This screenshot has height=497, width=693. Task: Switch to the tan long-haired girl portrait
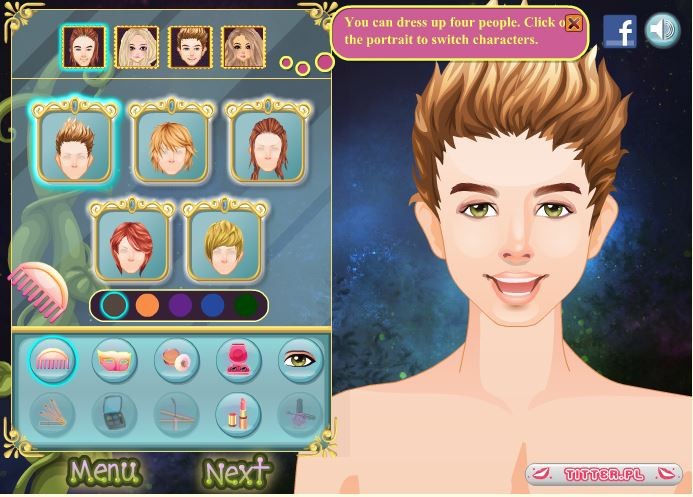[x=241, y=46]
